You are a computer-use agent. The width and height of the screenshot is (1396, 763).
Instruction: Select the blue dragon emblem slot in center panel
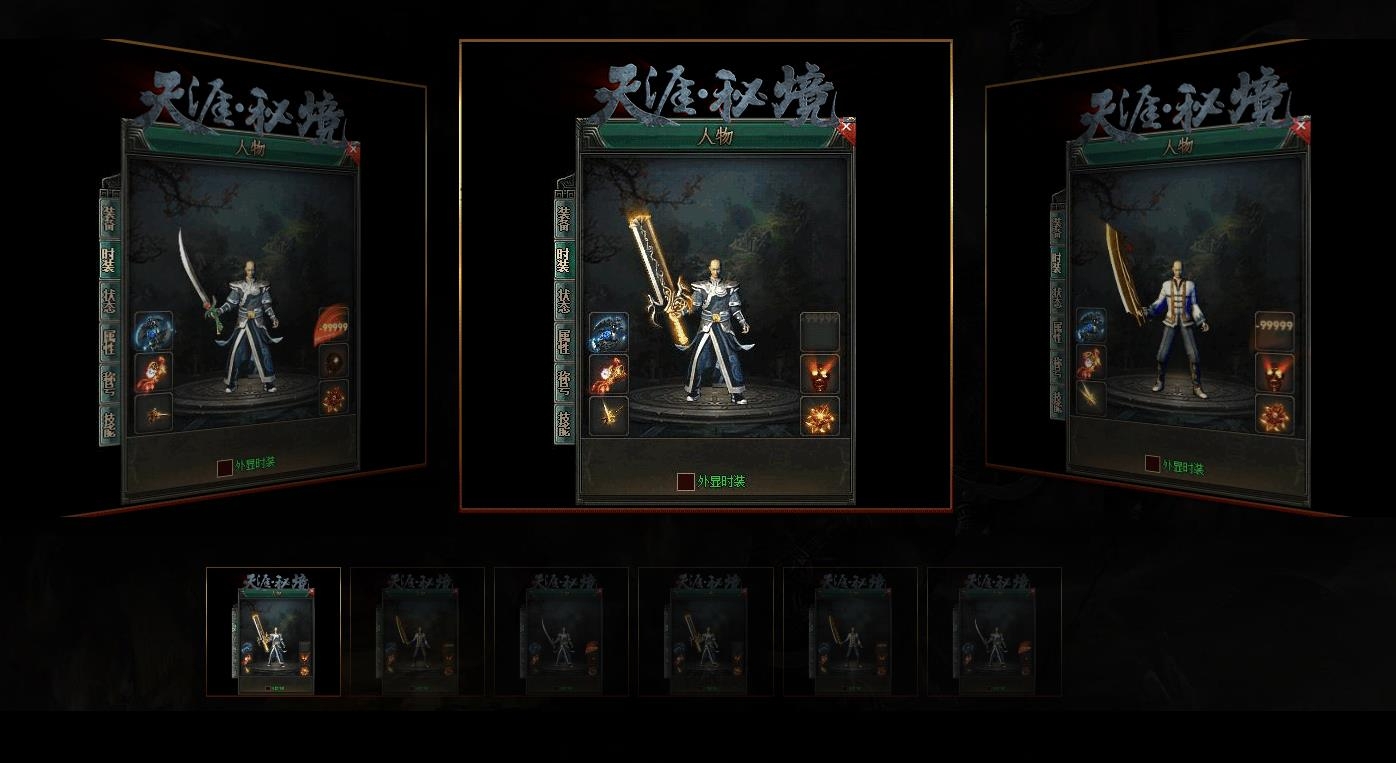610,330
